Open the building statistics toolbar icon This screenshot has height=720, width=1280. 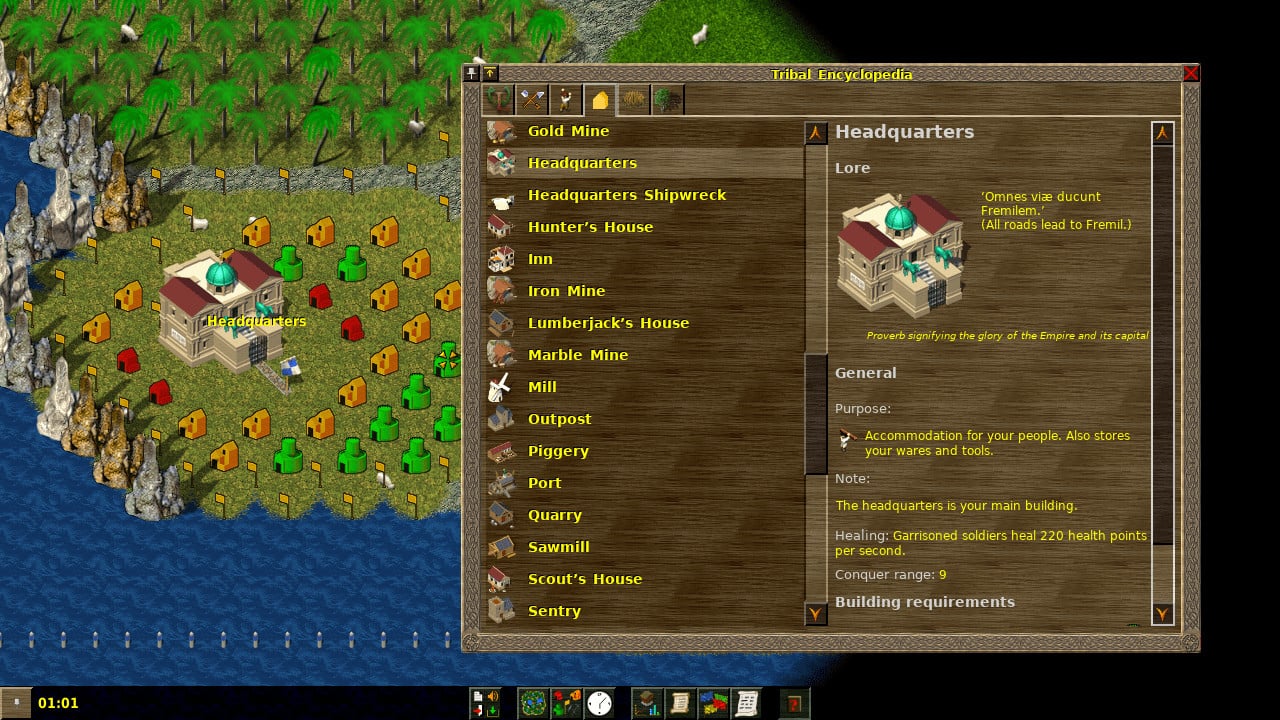click(566, 703)
